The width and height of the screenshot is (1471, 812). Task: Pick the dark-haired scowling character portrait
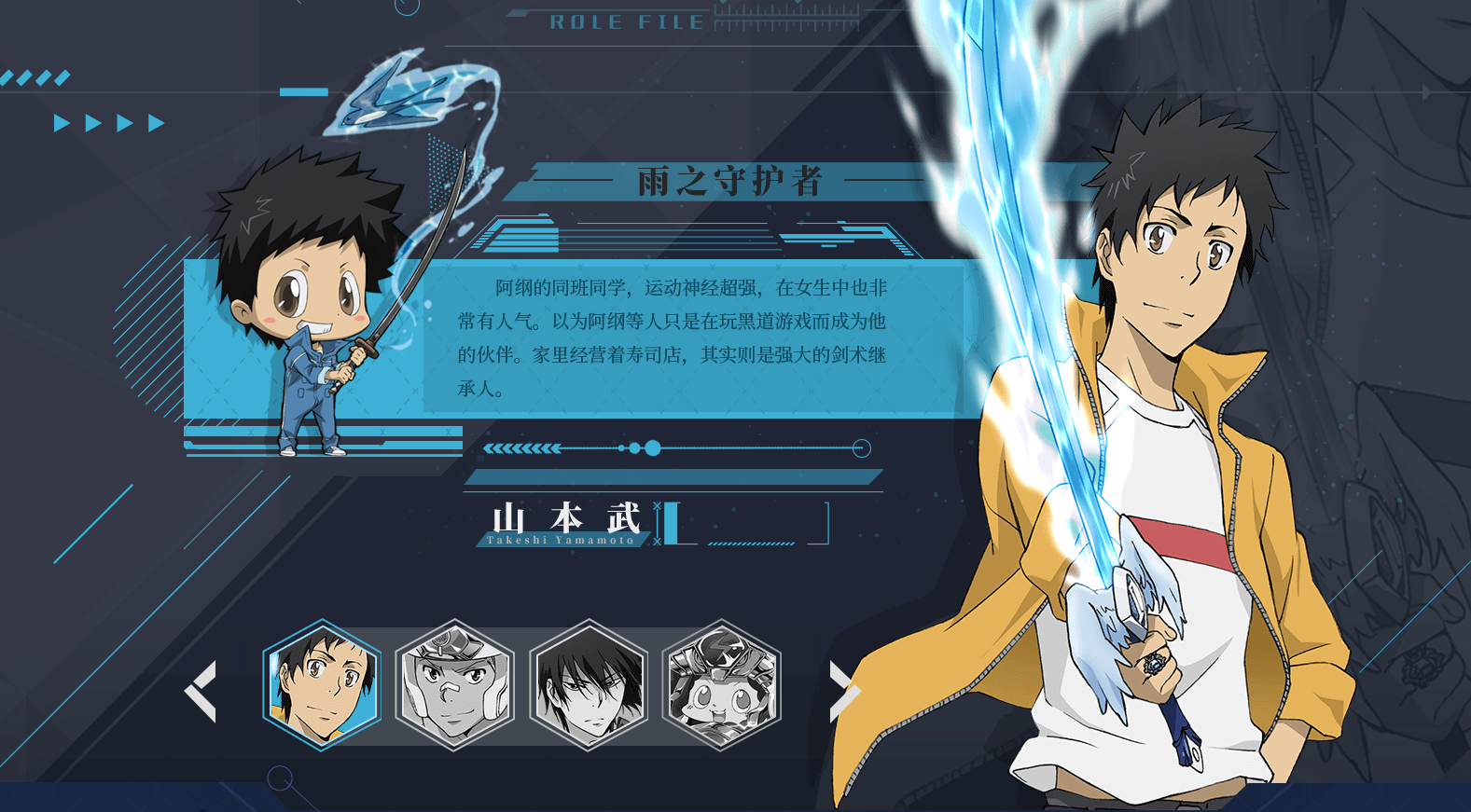point(589,685)
